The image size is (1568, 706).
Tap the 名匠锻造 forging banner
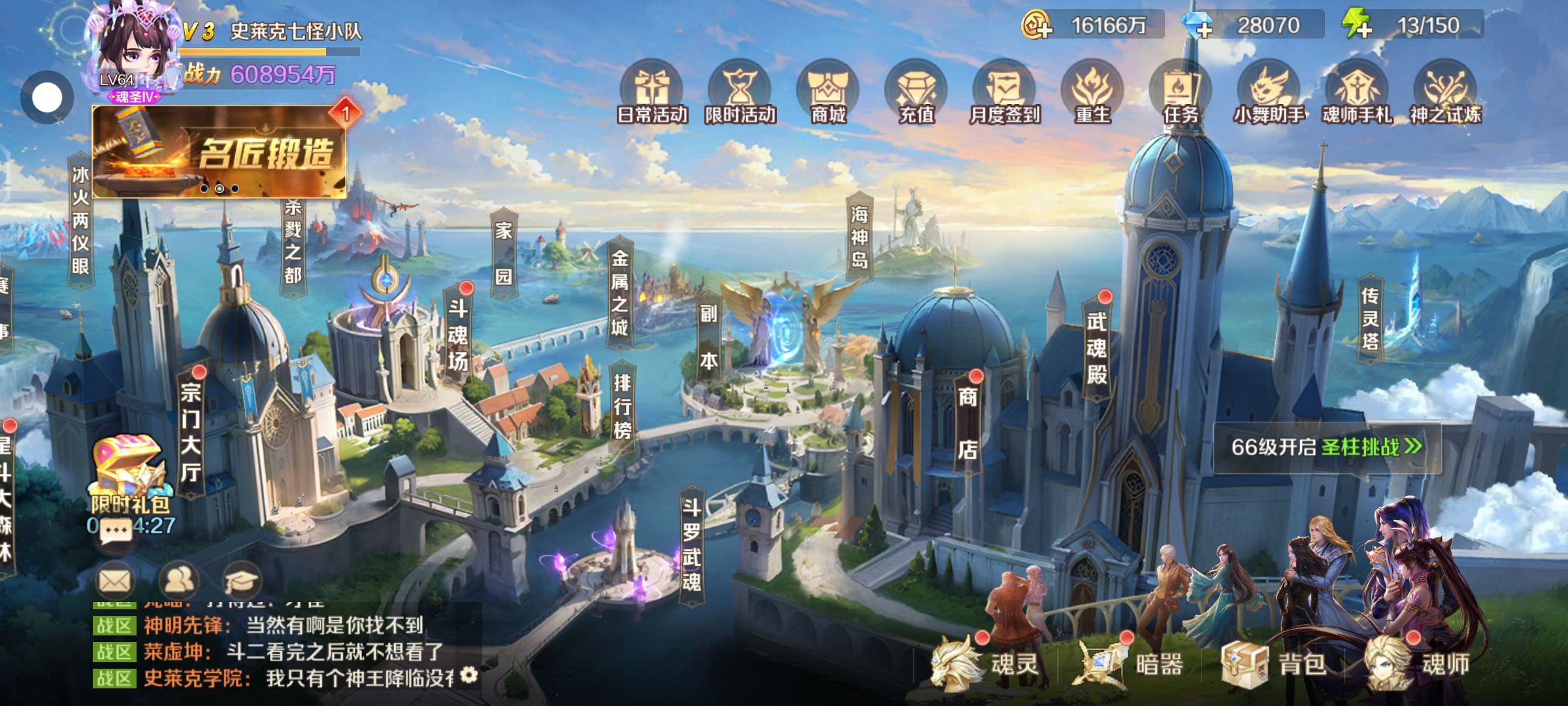(219, 152)
